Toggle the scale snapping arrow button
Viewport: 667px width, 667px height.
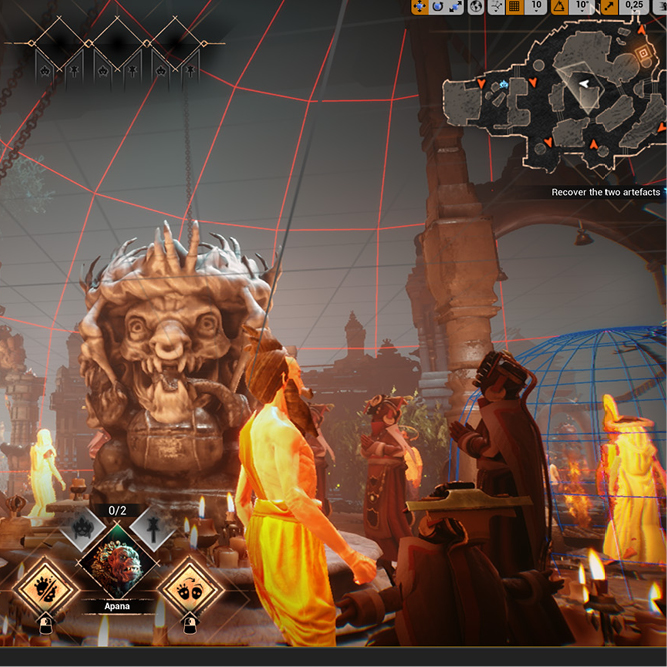(608, 6)
